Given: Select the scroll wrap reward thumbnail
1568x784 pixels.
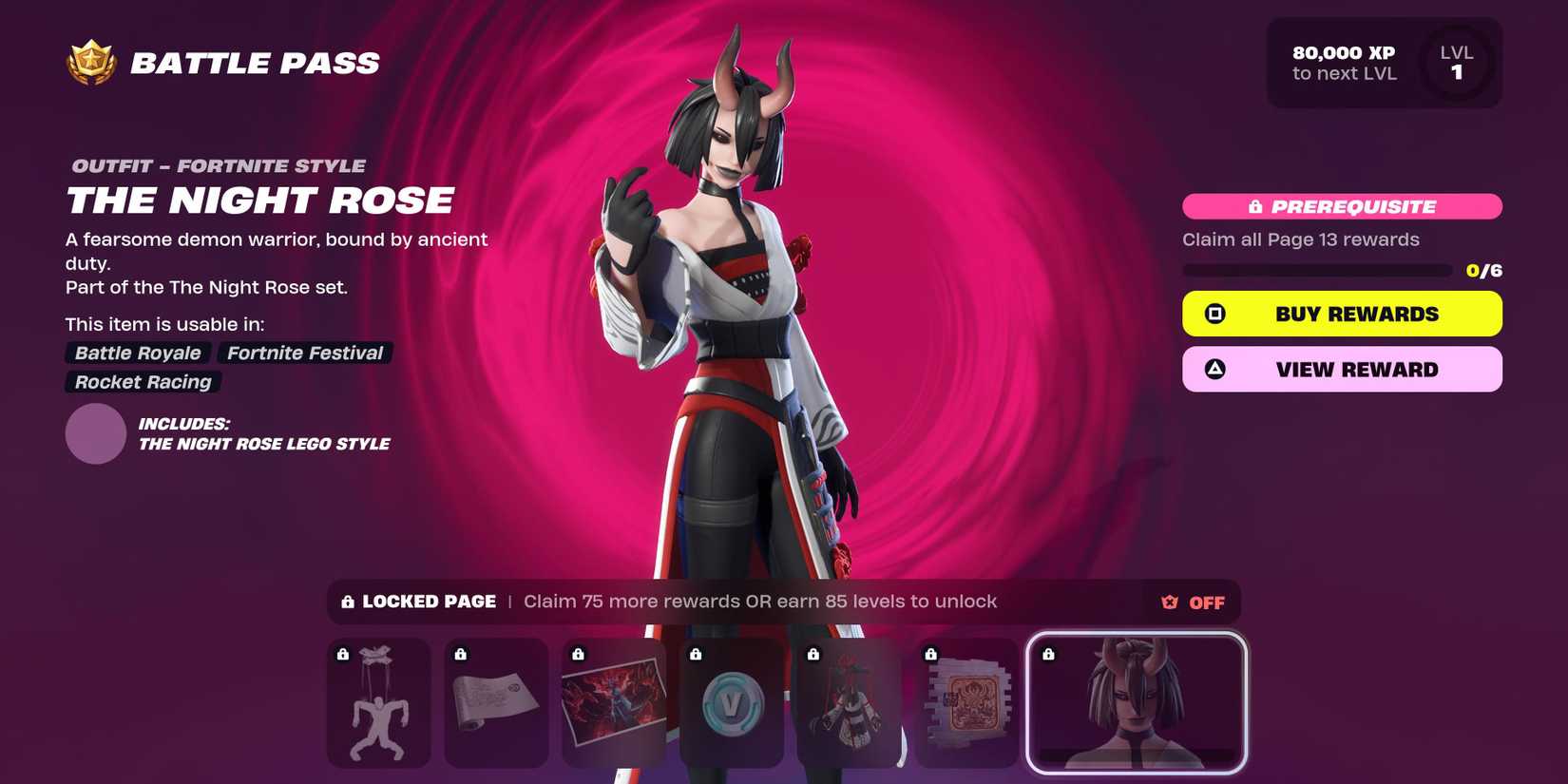Looking at the screenshot, I should pos(495,703).
